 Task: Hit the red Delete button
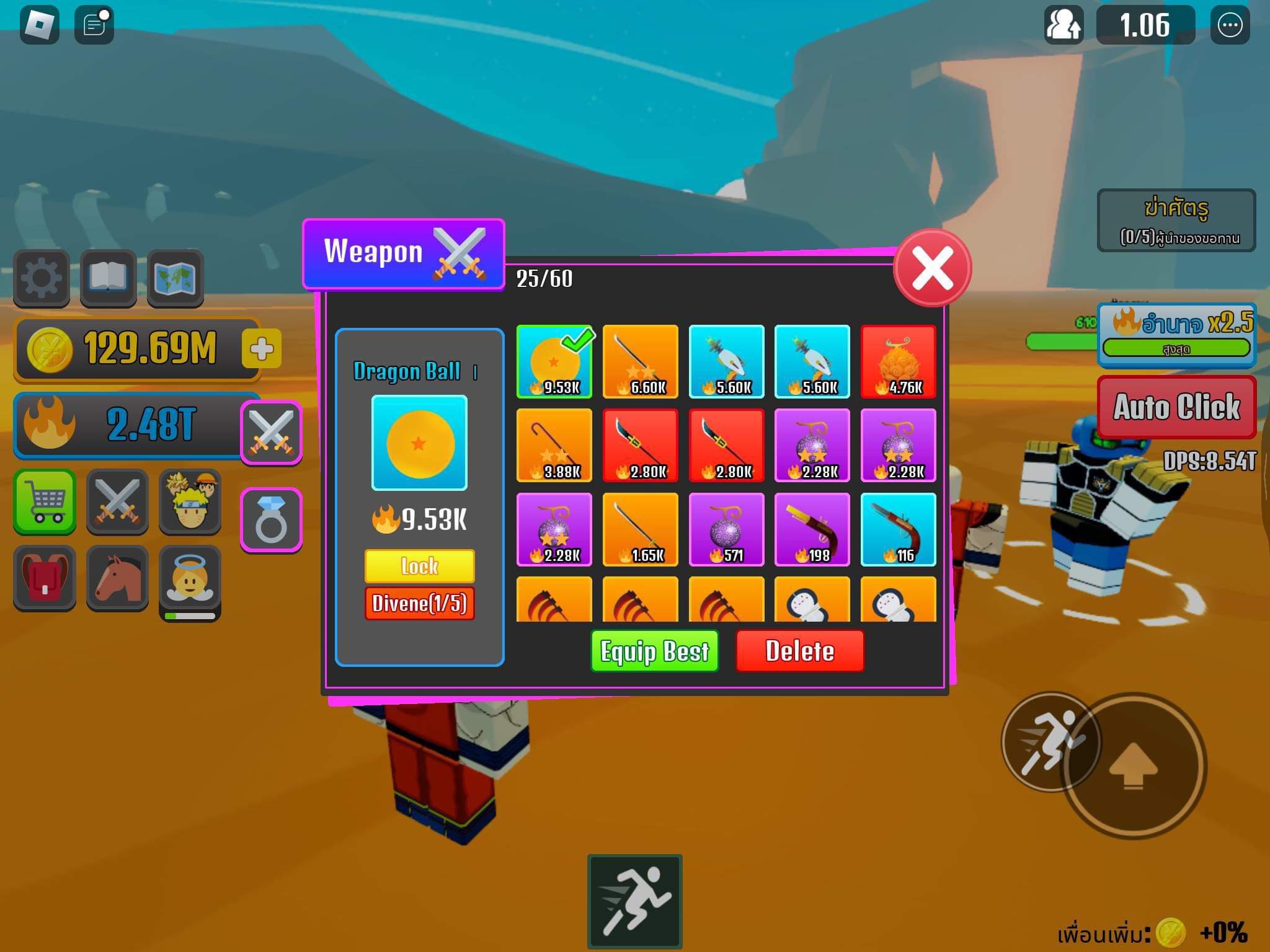[x=799, y=651]
